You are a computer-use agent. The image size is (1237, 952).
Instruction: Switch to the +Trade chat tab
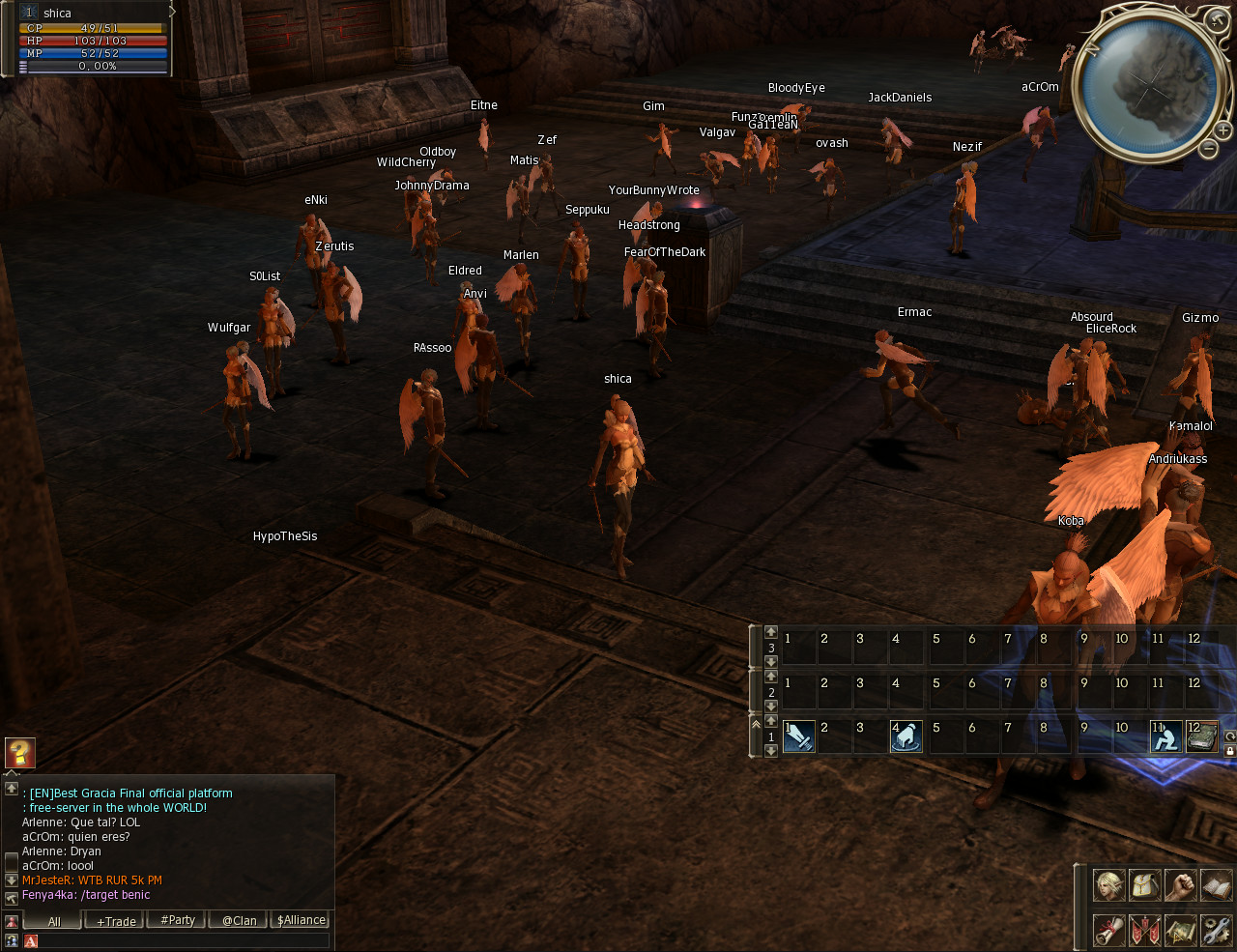click(x=116, y=921)
